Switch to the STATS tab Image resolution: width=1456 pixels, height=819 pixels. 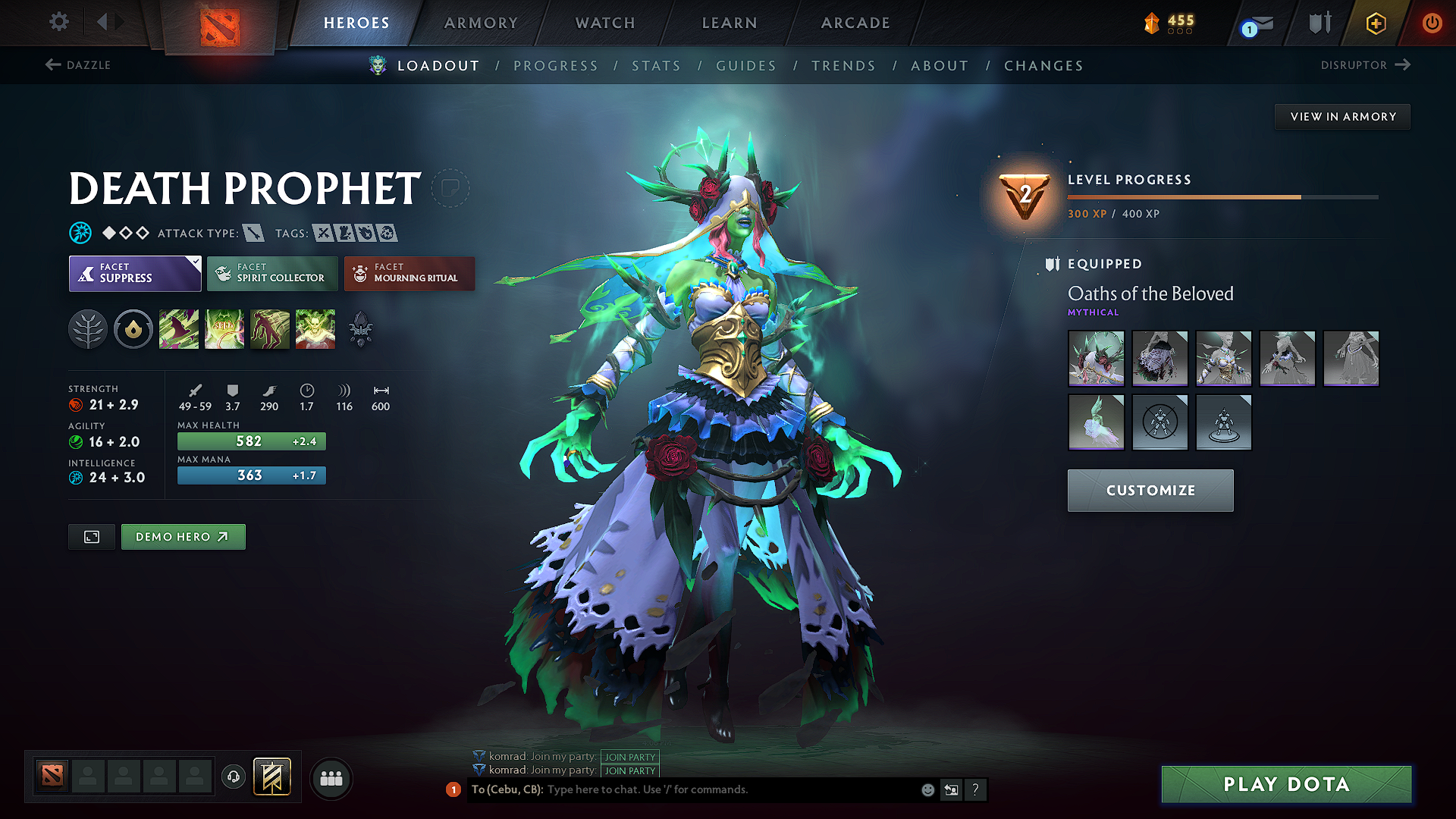(656, 66)
